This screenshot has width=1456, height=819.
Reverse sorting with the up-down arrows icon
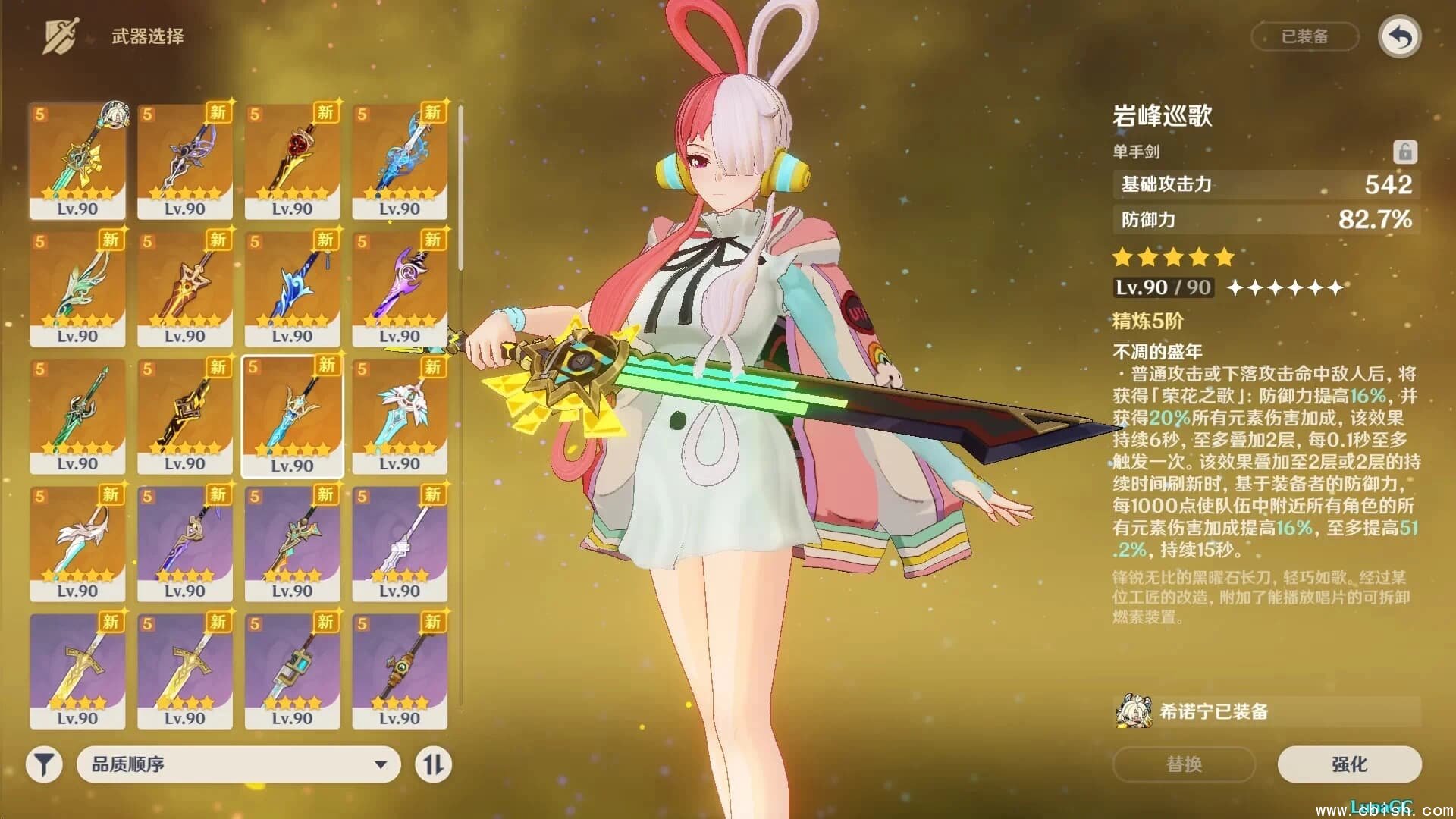433,765
